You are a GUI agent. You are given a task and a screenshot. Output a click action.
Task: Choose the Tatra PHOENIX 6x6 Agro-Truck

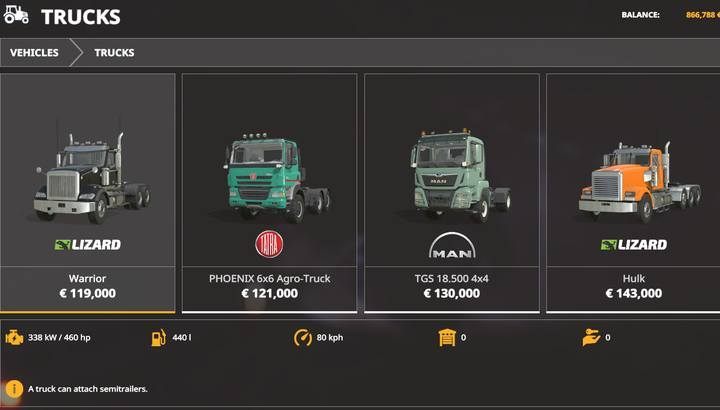pos(269,192)
